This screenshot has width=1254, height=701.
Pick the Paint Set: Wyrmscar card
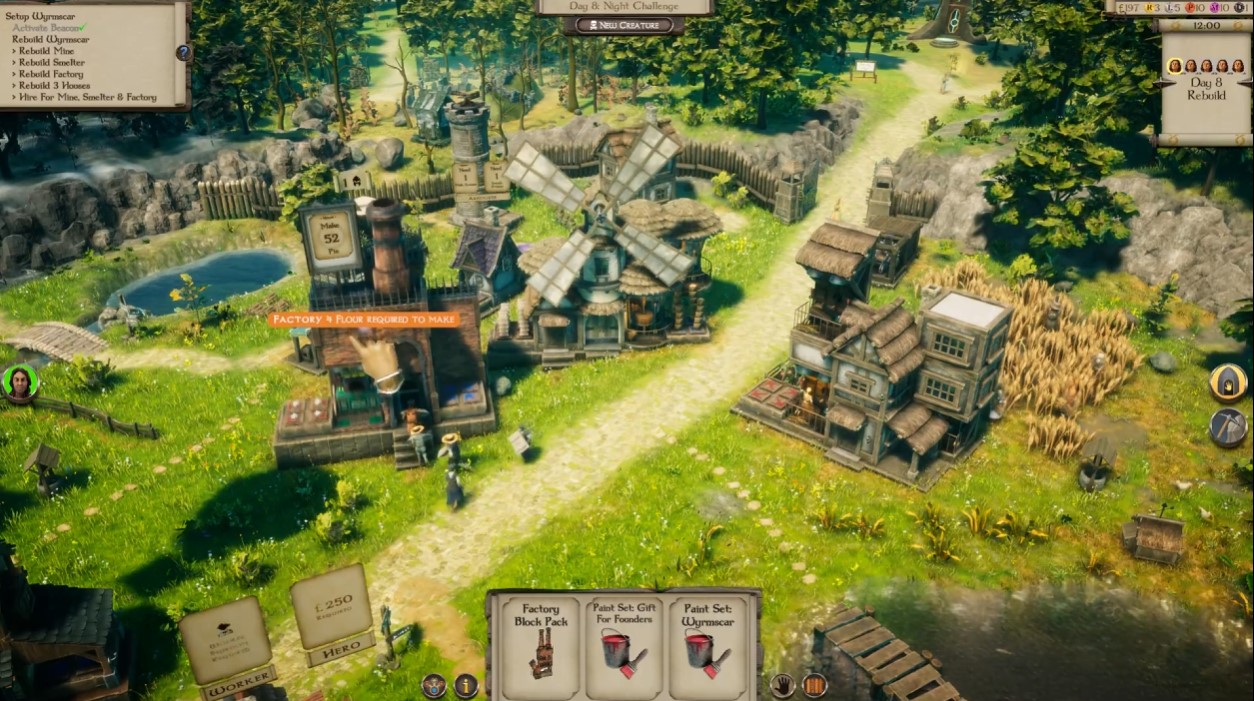click(x=707, y=640)
